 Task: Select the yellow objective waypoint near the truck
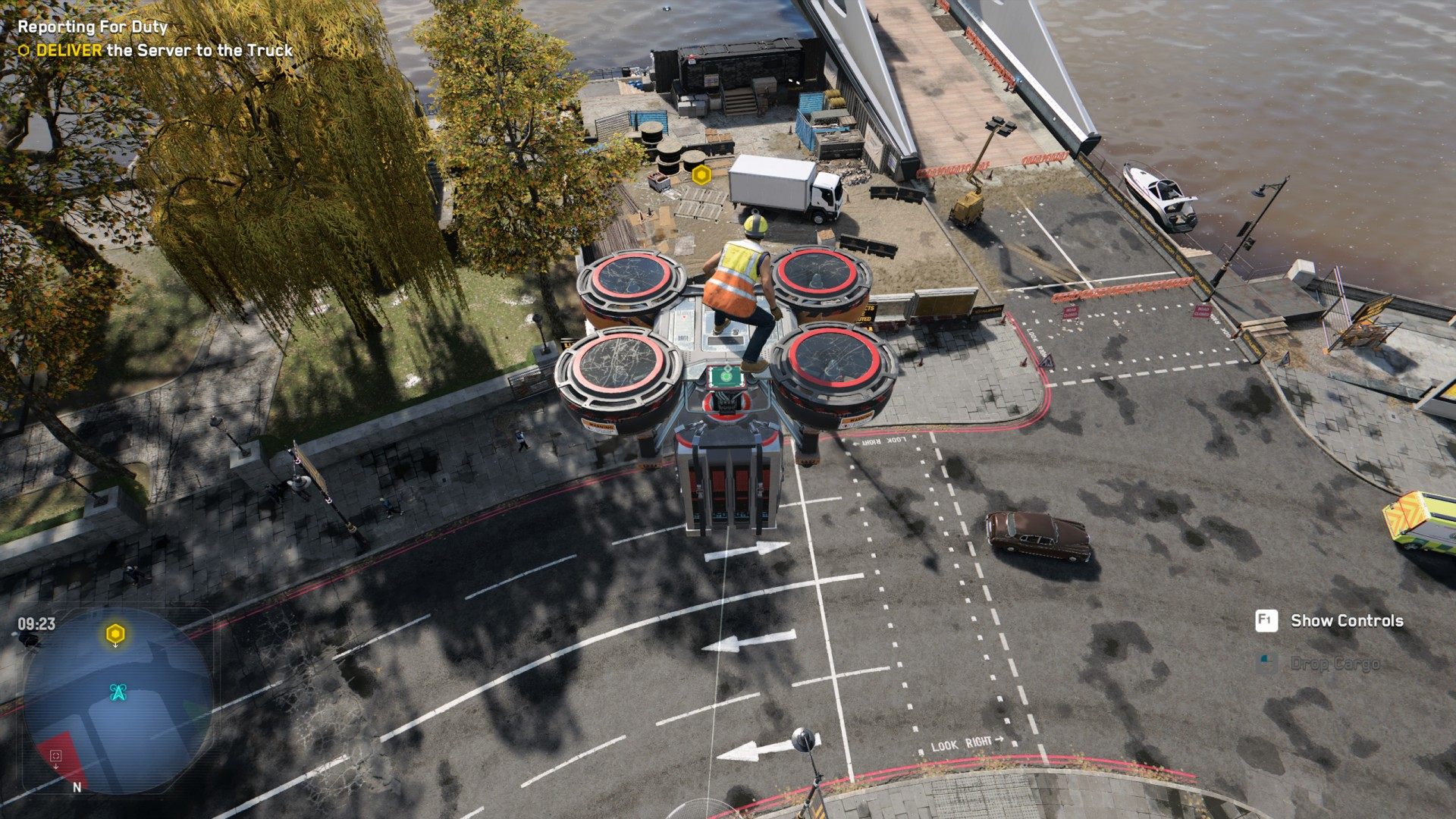701,174
